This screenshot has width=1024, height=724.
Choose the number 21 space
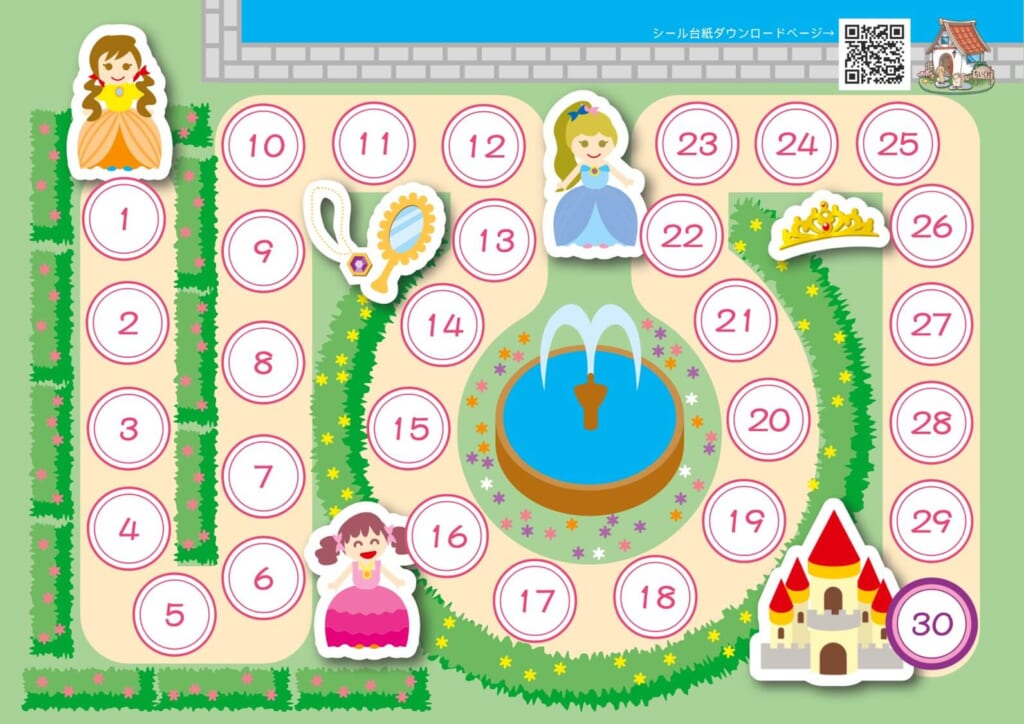click(x=735, y=321)
